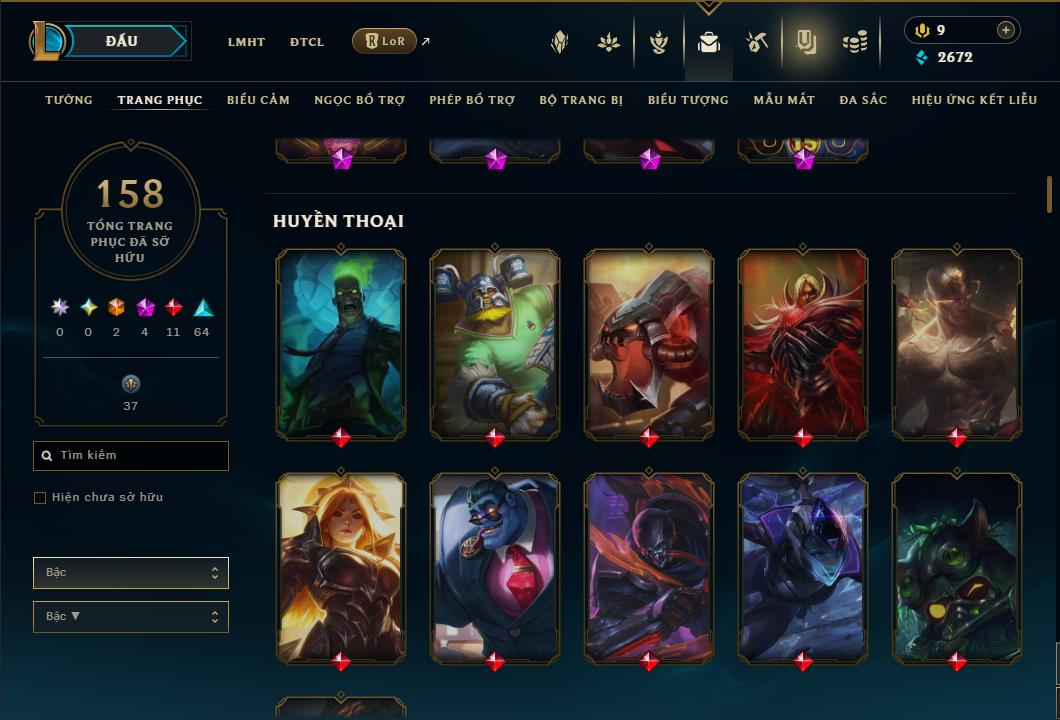Open the Bậc ▼ sort order dropdown

click(131, 617)
